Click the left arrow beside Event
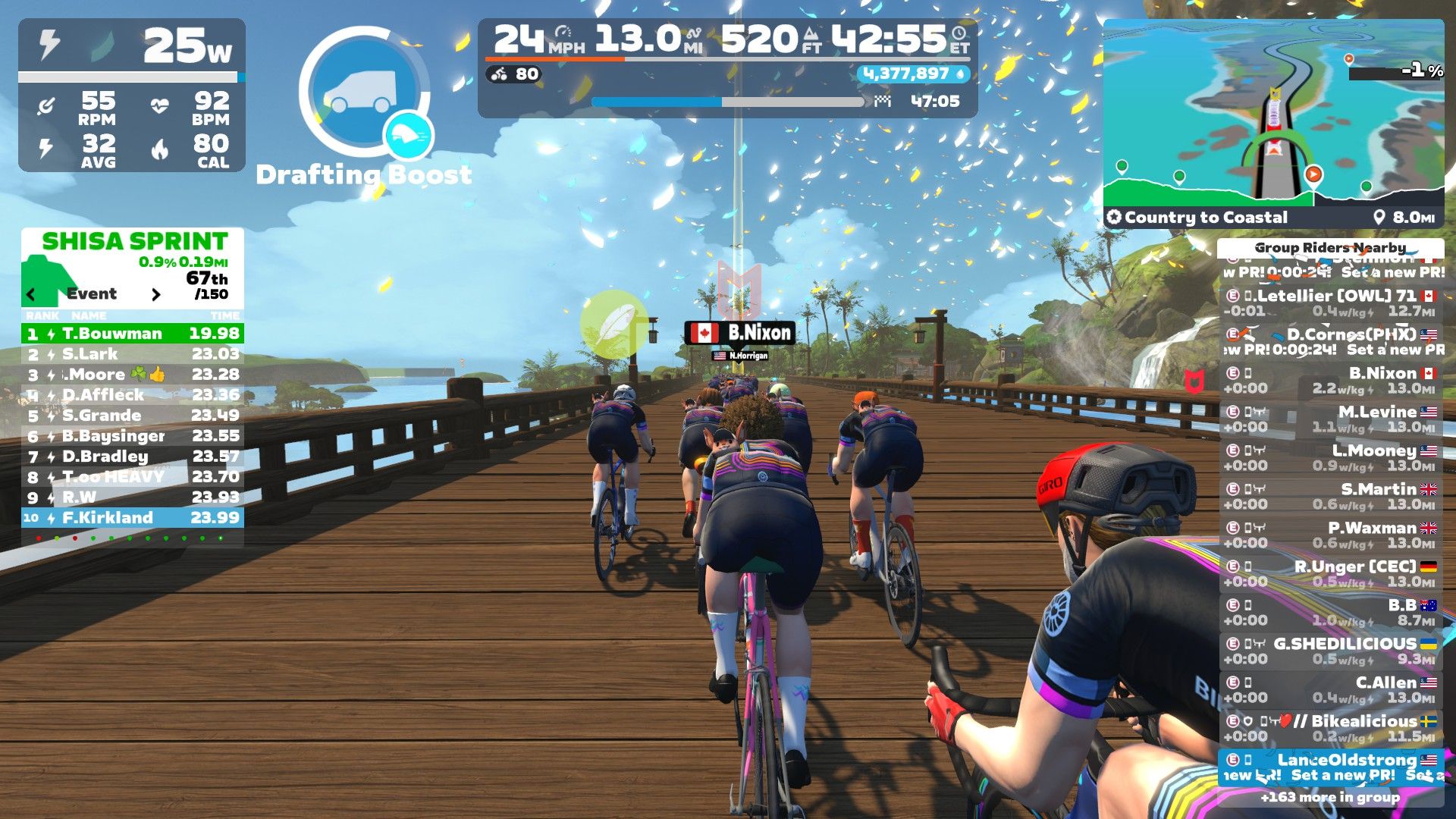Screen dimensions: 1456x819 pos(31,294)
